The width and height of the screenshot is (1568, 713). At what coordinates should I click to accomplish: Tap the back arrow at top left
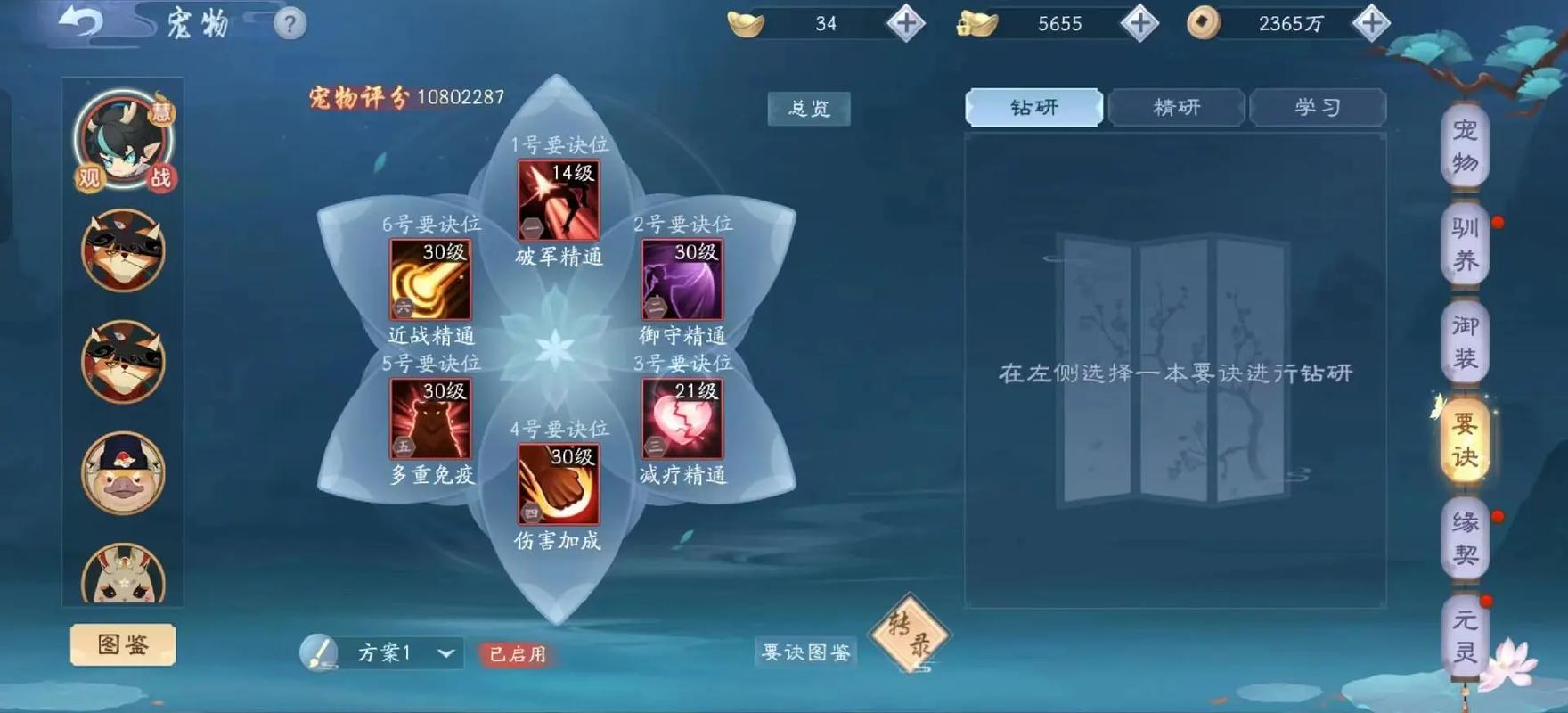(x=81, y=22)
